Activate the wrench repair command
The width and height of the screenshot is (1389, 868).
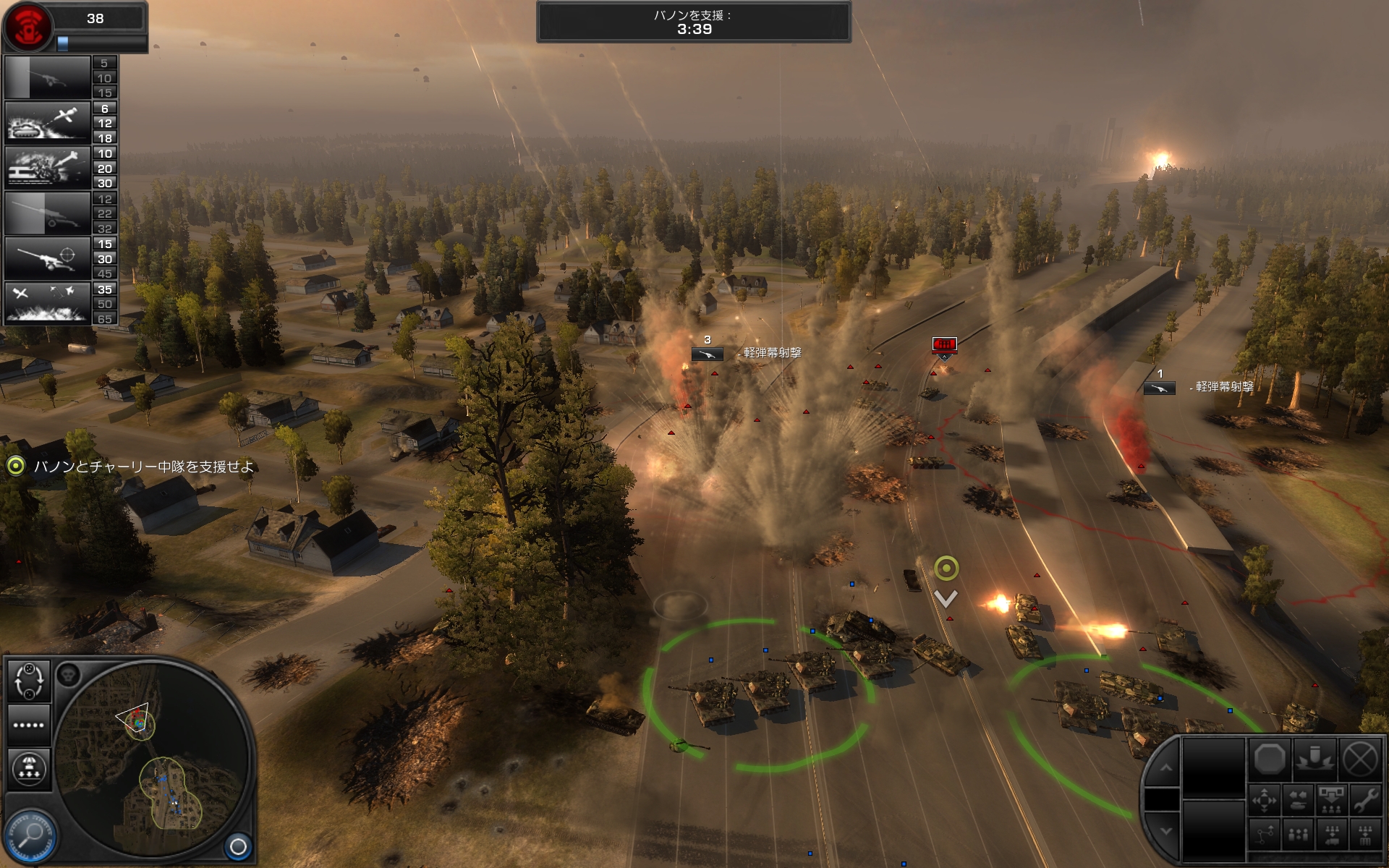(x=1365, y=800)
